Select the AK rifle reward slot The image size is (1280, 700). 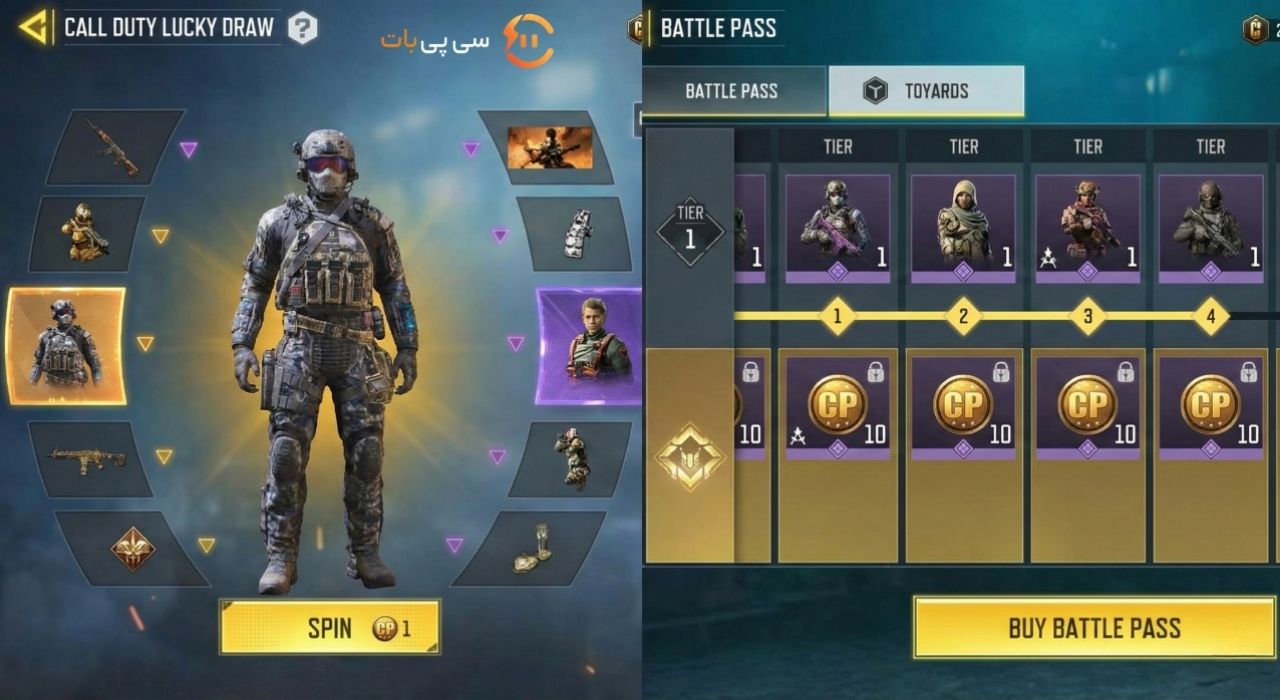[x=112, y=146]
